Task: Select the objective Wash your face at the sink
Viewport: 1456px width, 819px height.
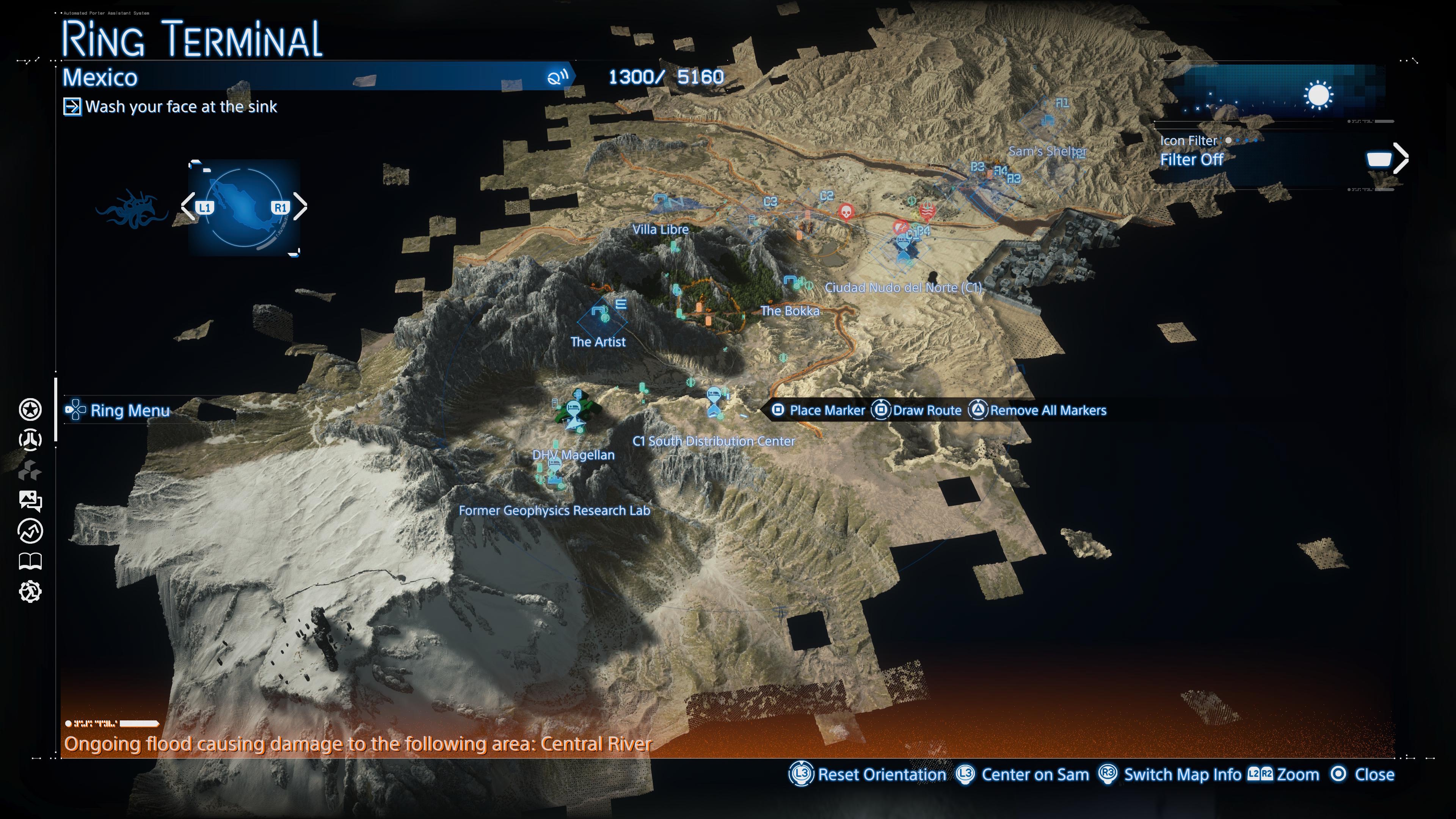Action: coord(181,107)
